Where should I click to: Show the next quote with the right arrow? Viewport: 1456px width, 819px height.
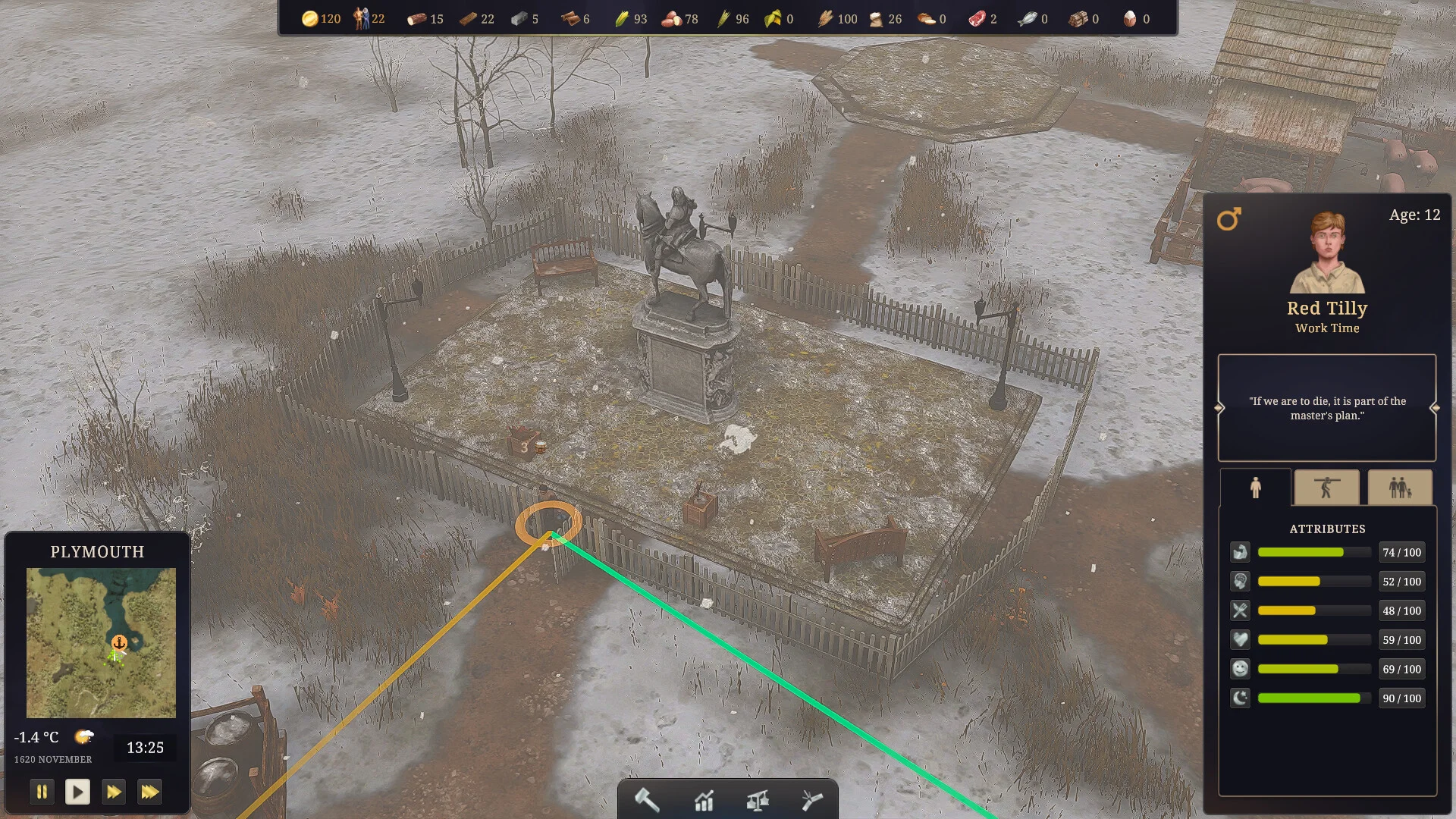coord(1435,408)
